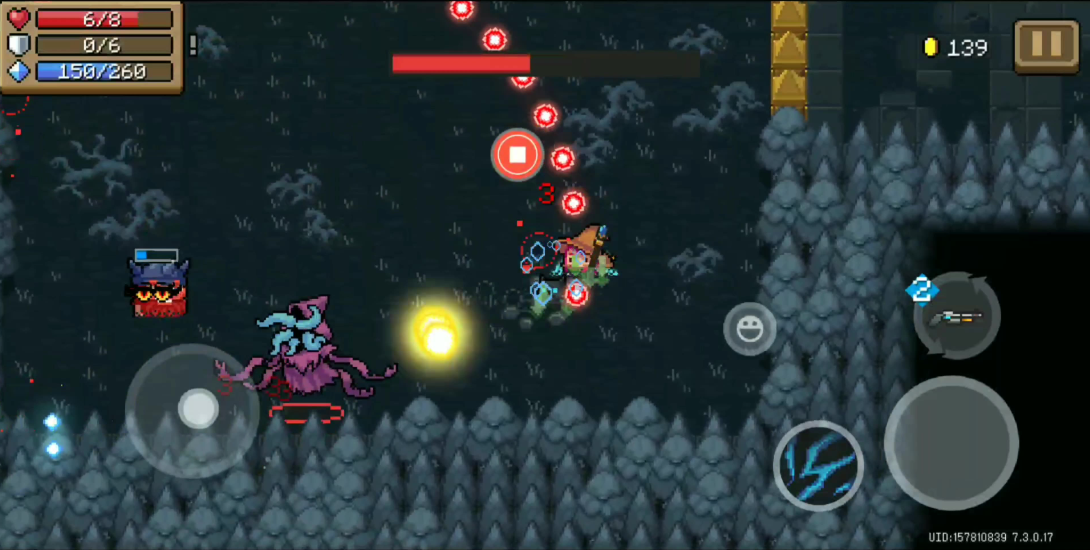Image resolution: width=1090 pixels, height=550 pixels.
Task: Pause the game
Action: [1045, 46]
